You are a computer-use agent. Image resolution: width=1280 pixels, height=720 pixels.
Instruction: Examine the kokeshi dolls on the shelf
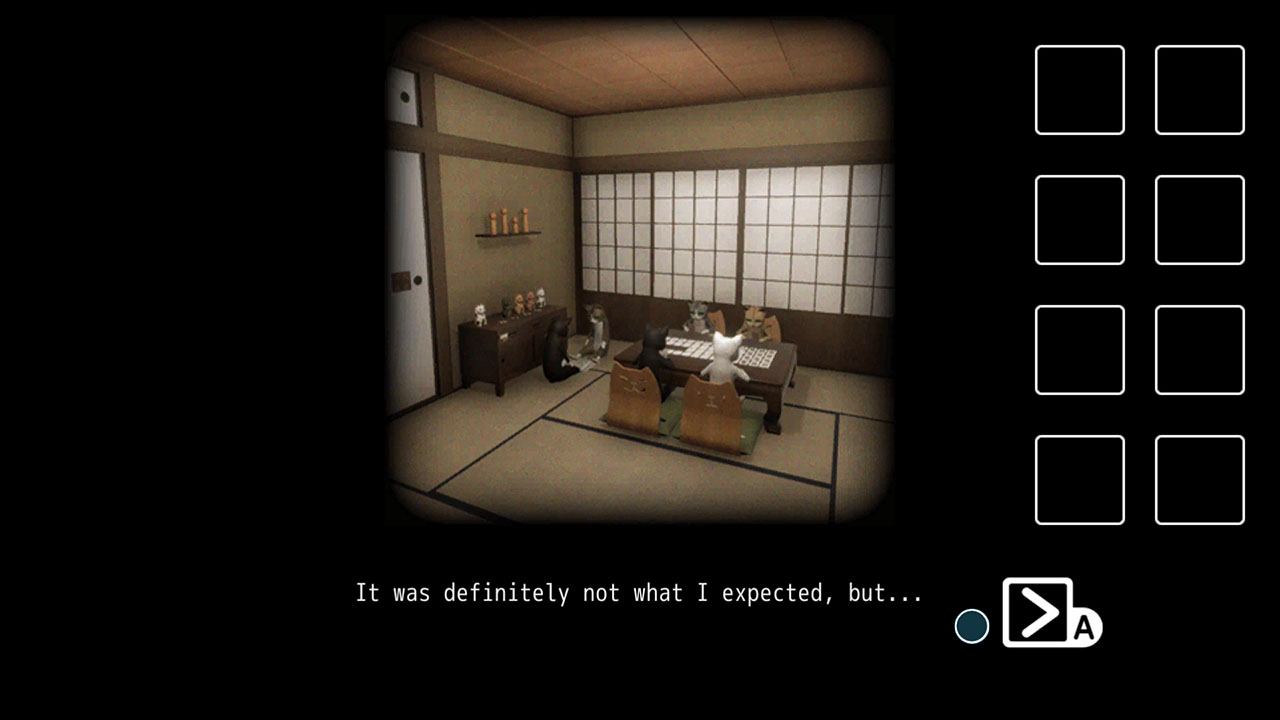pos(510,222)
